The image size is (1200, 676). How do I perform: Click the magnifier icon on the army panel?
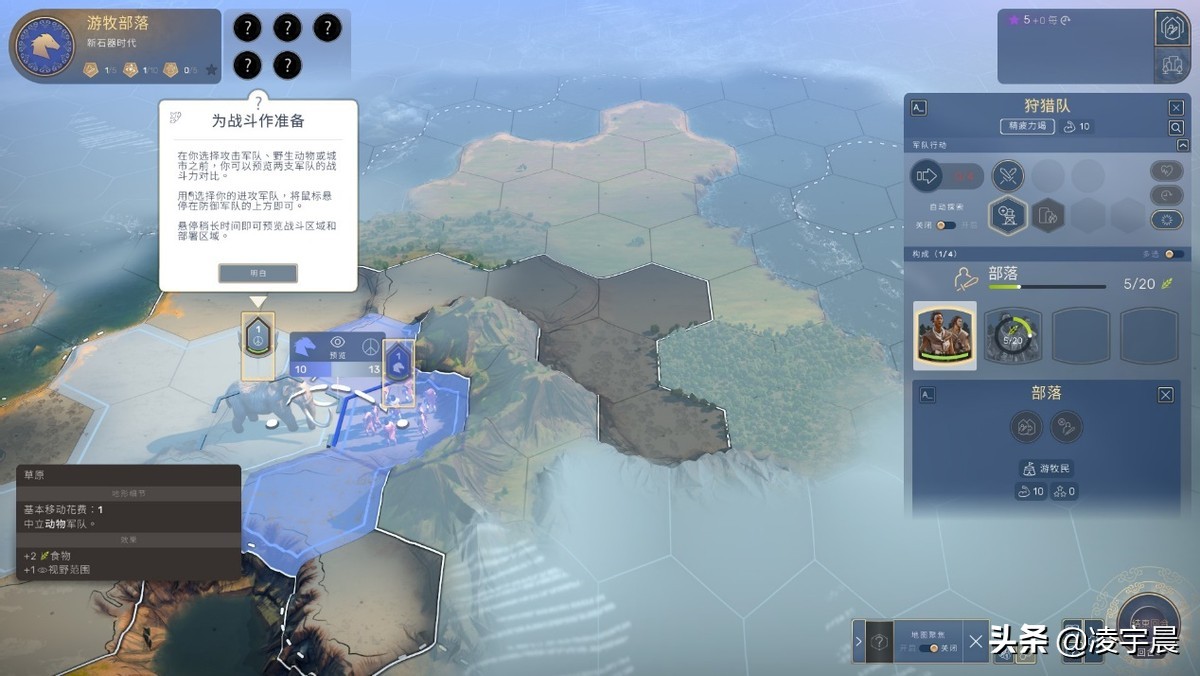(x=1176, y=127)
